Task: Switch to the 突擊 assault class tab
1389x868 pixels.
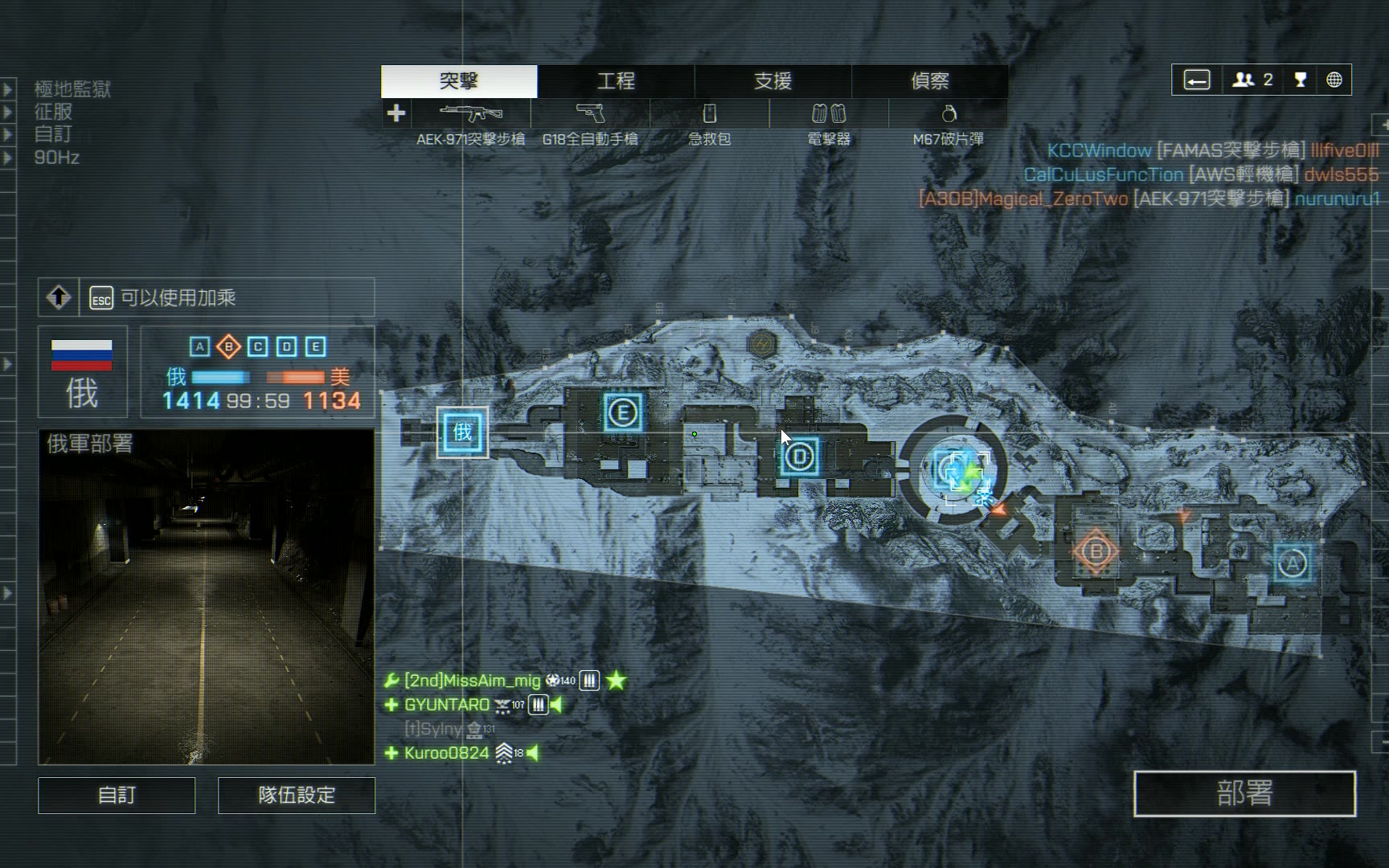Action: [x=459, y=81]
